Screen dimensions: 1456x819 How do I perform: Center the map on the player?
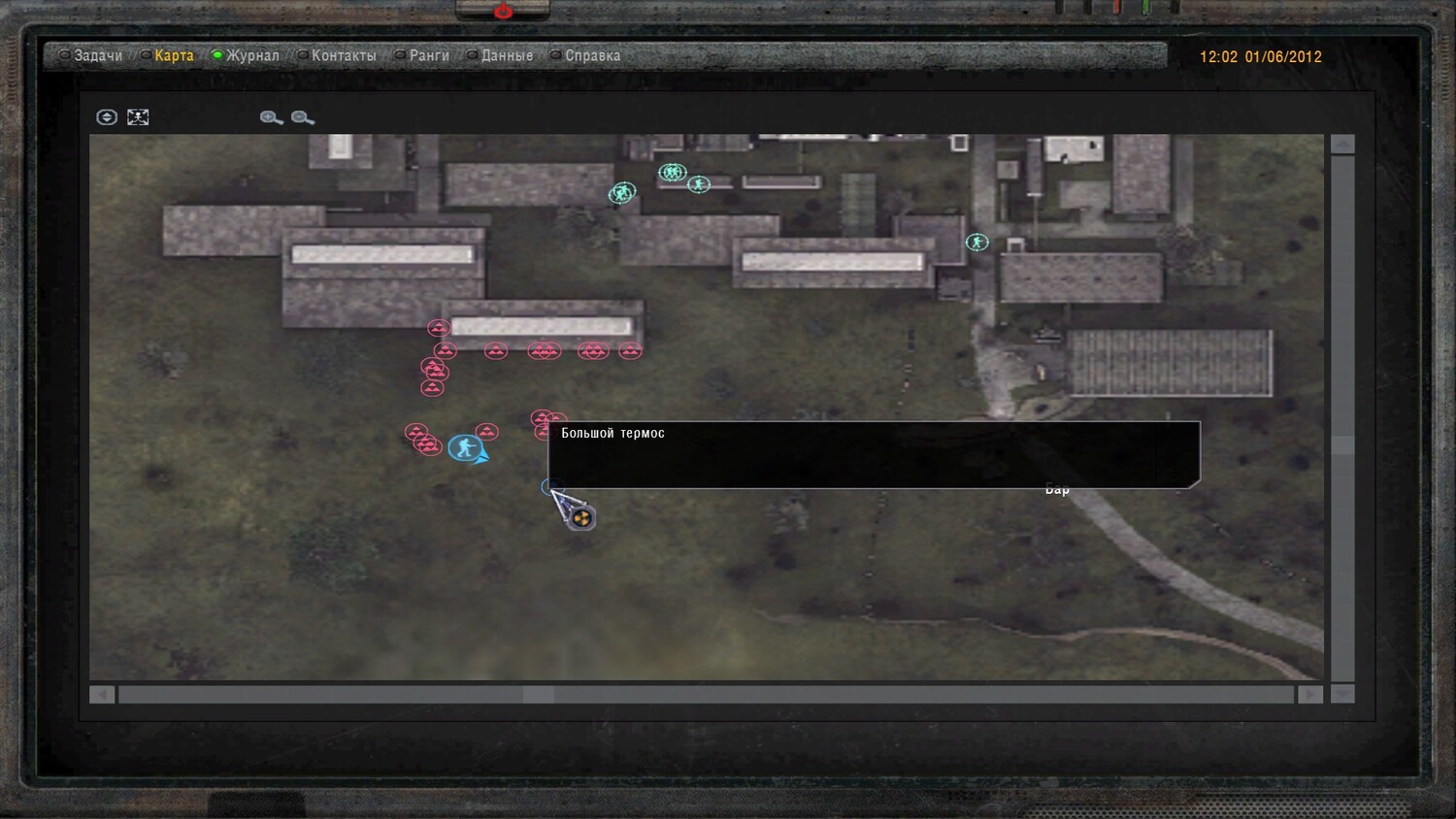pyautogui.click(x=138, y=117)
